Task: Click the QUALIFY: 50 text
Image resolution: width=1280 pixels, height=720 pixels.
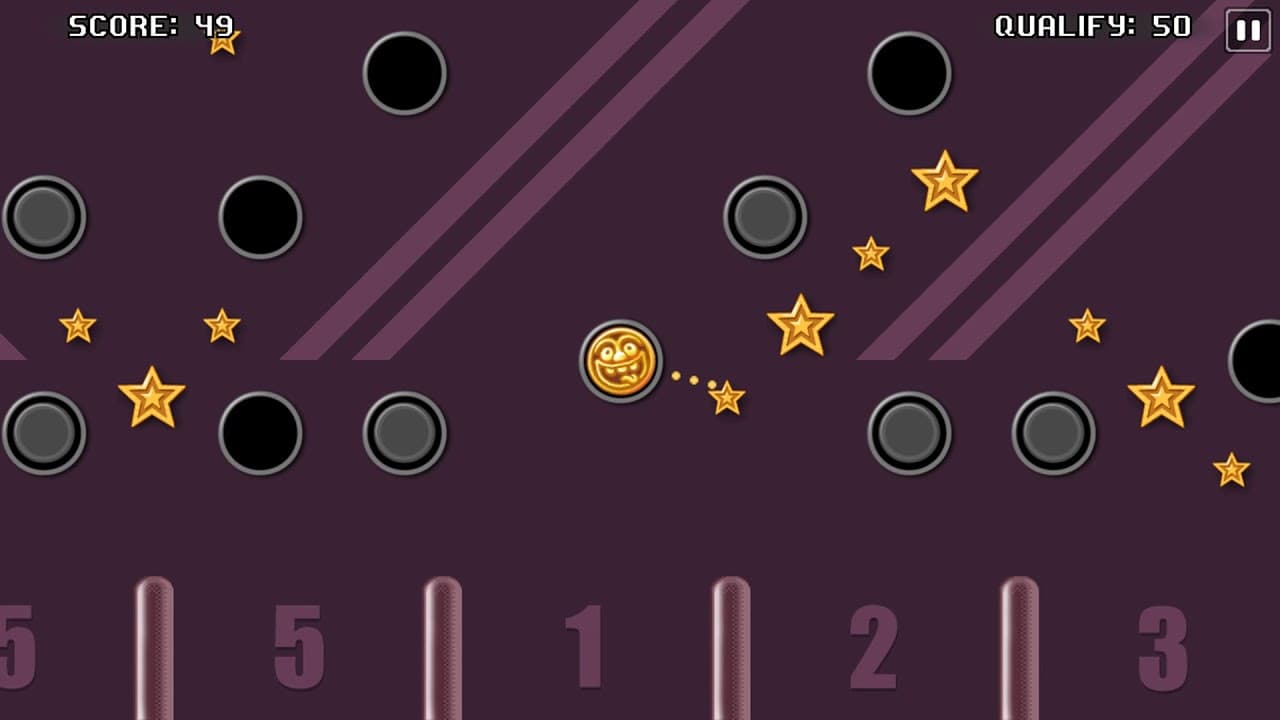Action: click(x=1090, y=27)
